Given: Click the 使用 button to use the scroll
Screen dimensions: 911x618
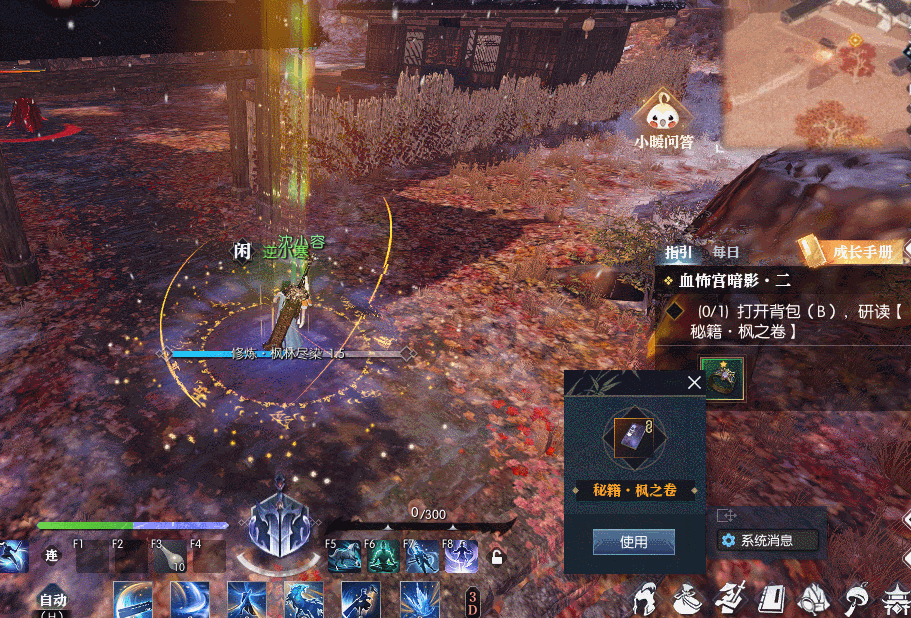Looking at the screenshot, I should pos(633,542).
